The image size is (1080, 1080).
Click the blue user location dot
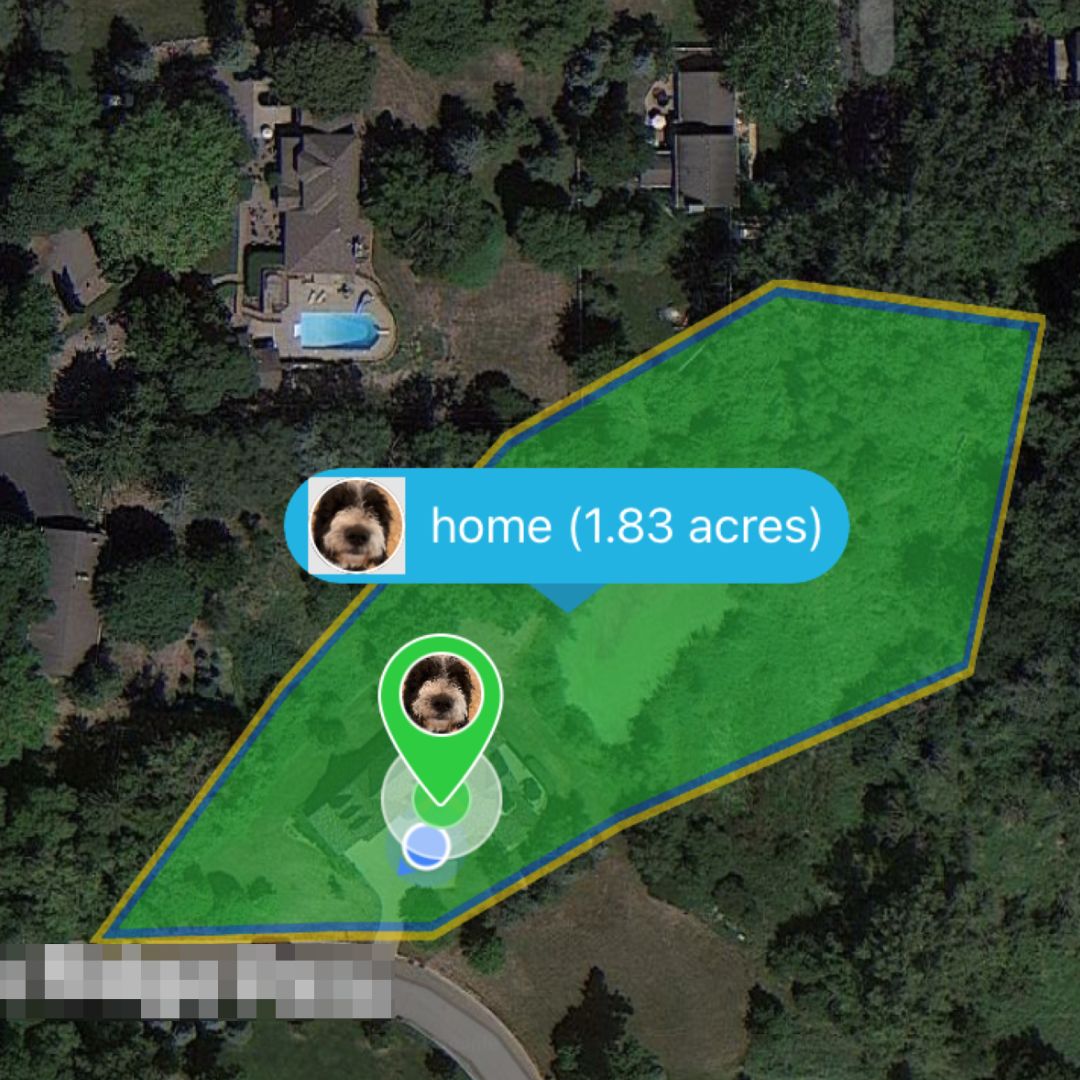427,845
